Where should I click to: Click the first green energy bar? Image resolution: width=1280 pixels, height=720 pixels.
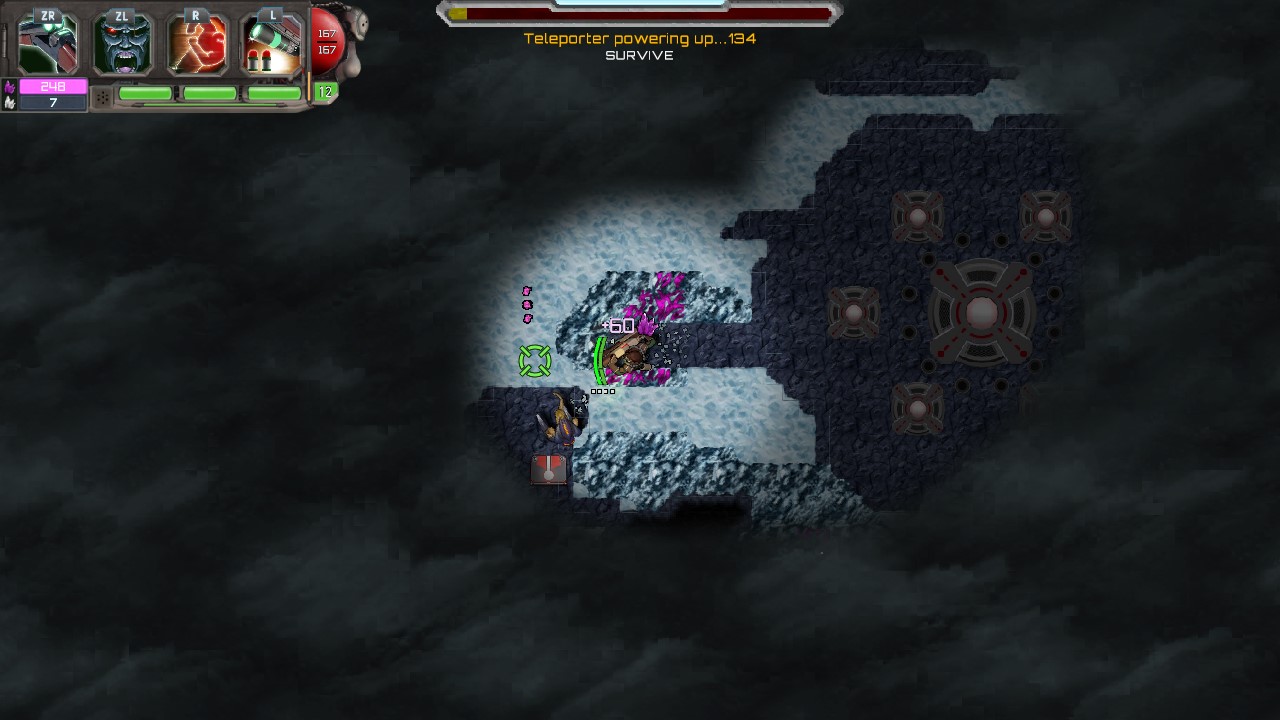pos(145,91)
